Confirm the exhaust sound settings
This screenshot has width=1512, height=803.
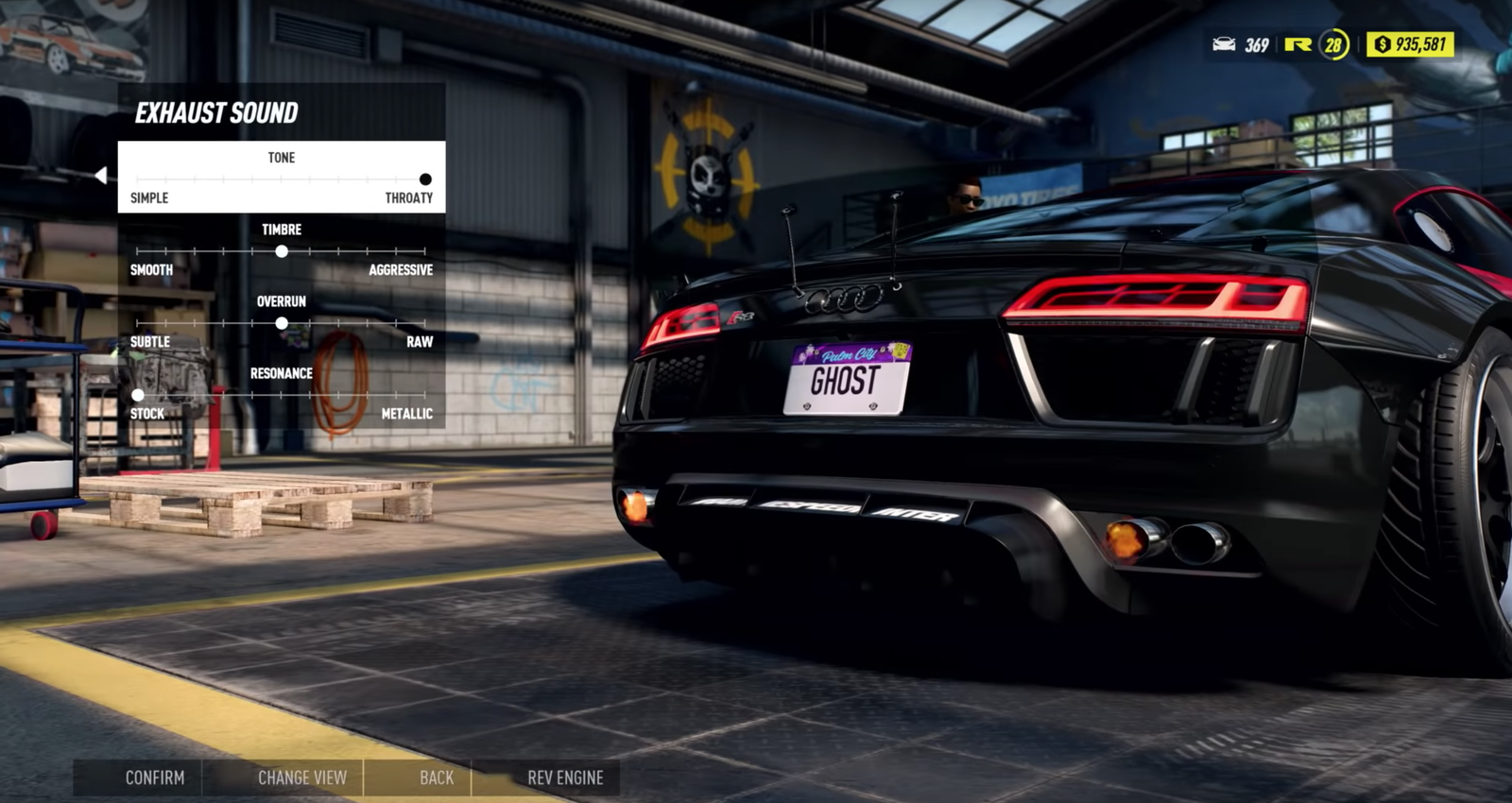(155, 777)
